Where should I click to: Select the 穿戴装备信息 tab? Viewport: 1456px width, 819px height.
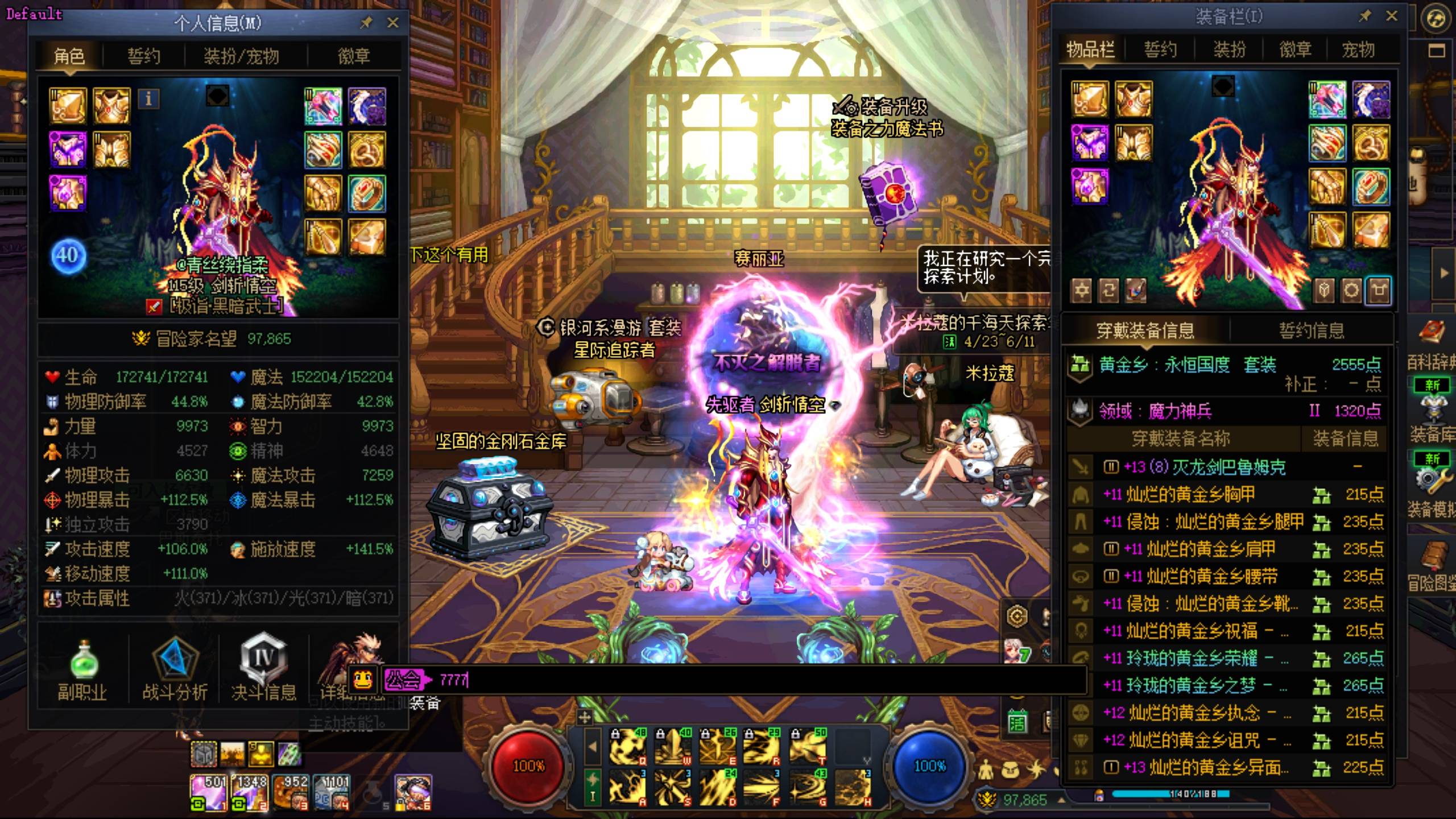(1145, 330)
